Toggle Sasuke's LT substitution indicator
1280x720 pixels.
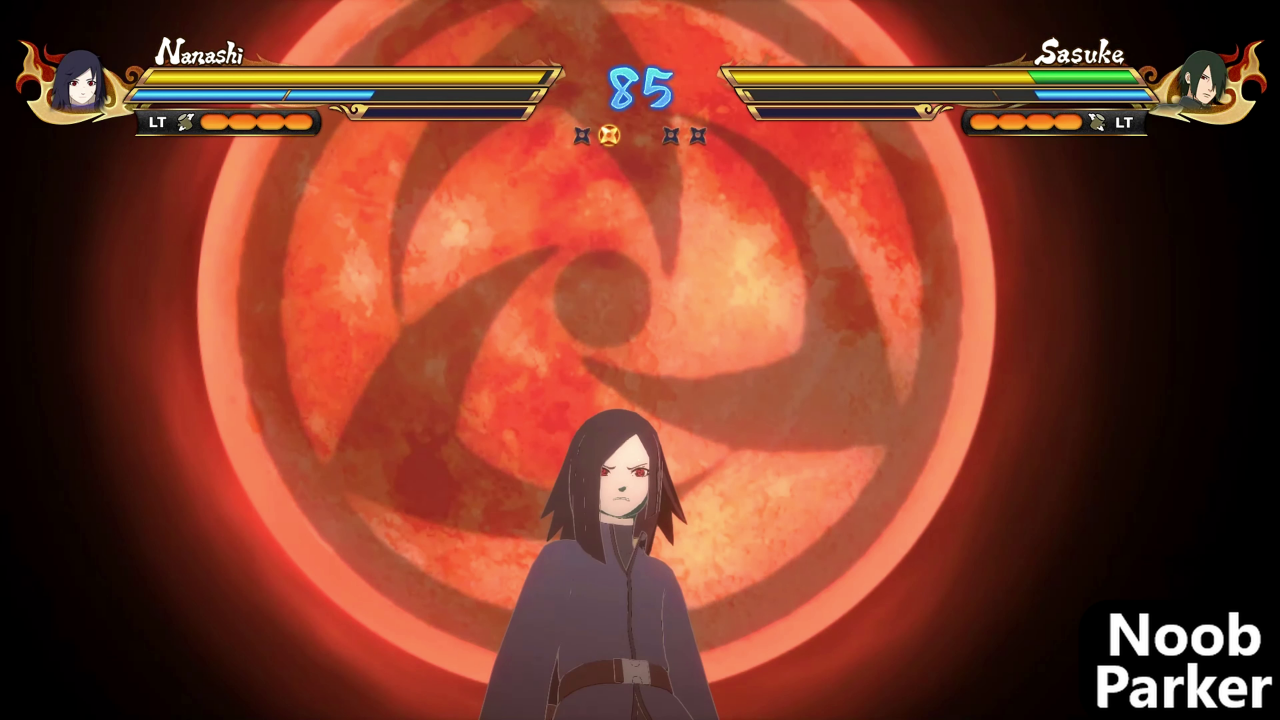coord(1124,122)
